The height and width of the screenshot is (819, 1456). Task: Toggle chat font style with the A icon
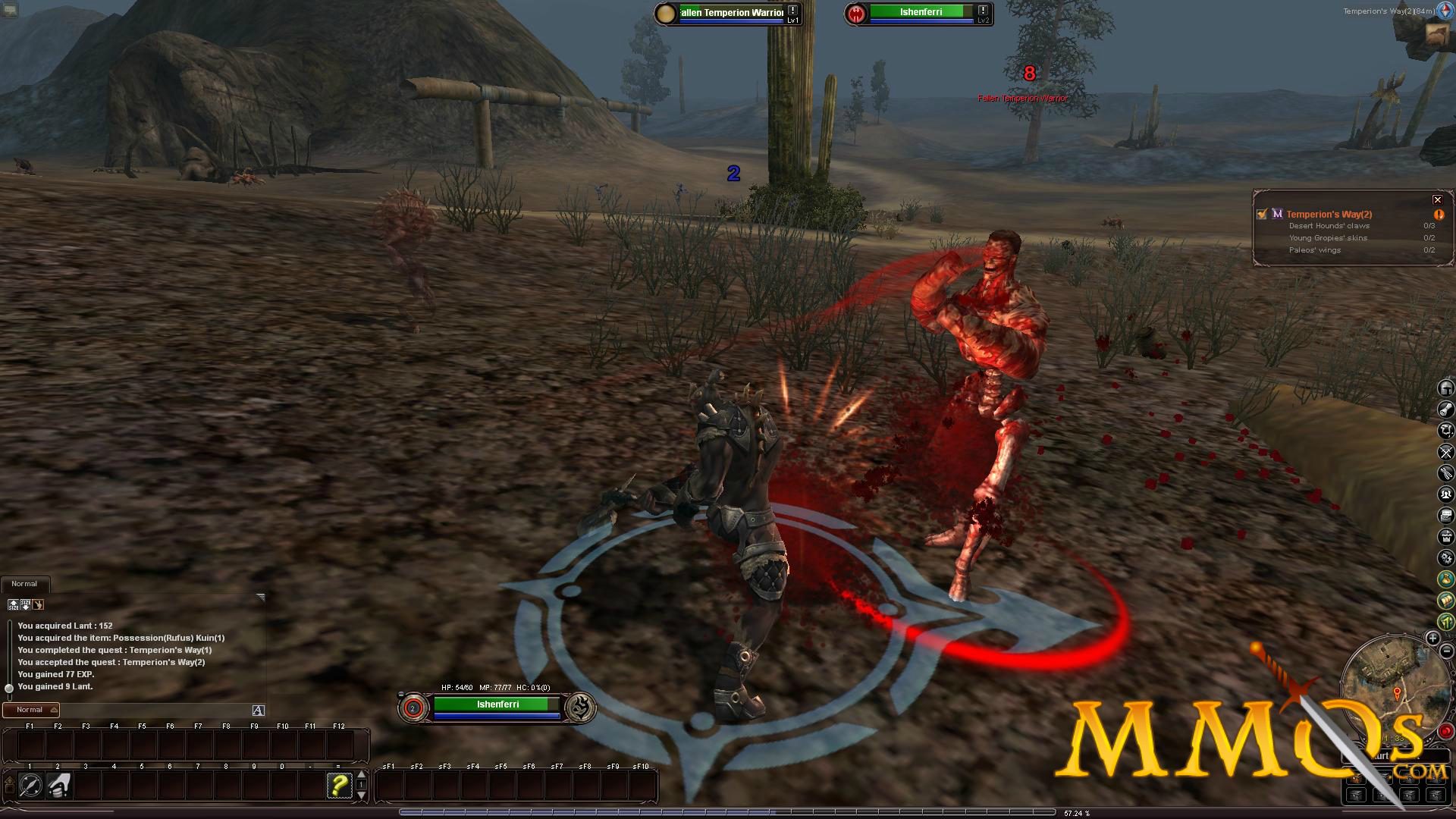click(259, 711)
